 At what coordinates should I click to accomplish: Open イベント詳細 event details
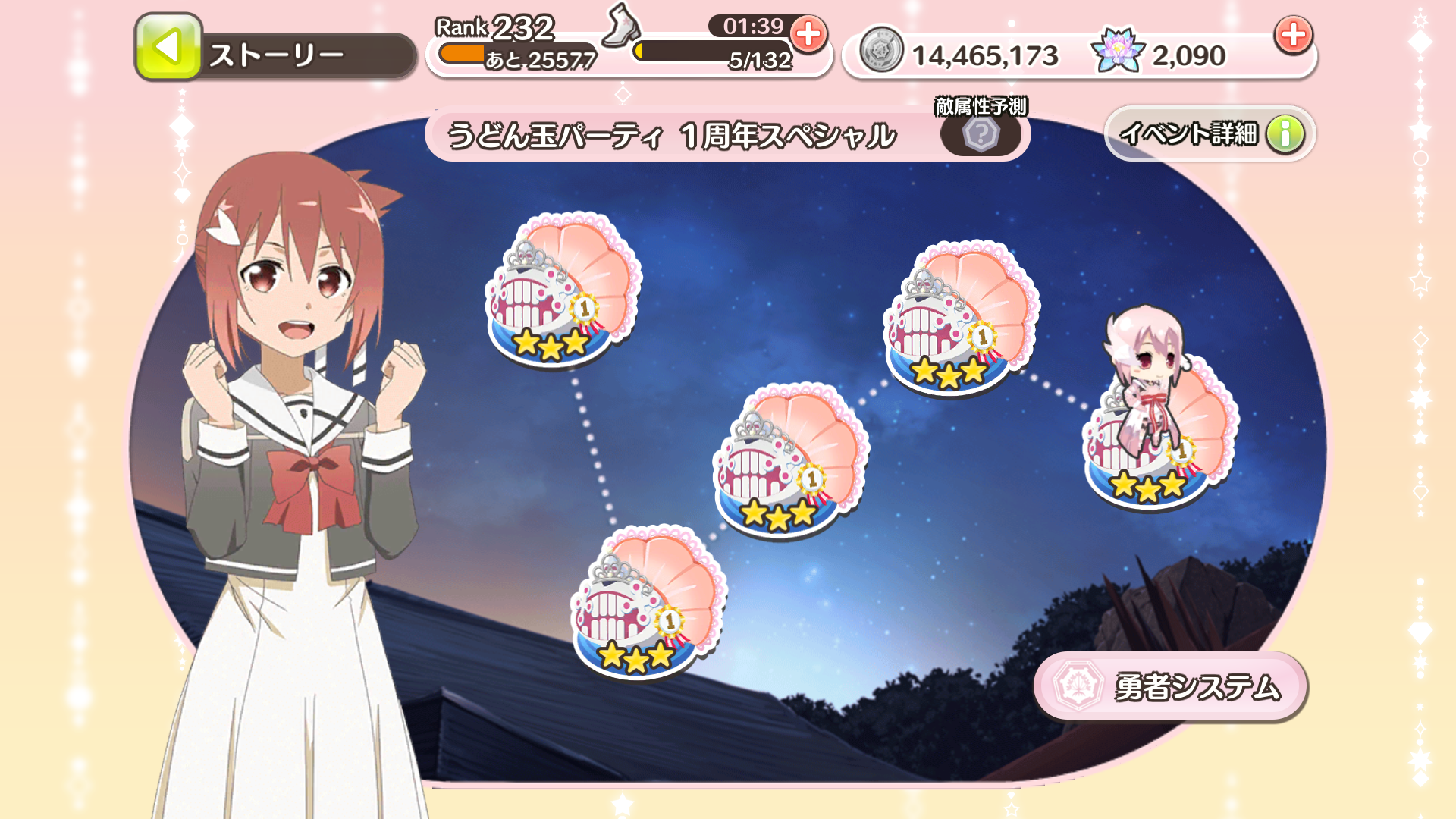pyautogui.click(x=1210, y=134)
